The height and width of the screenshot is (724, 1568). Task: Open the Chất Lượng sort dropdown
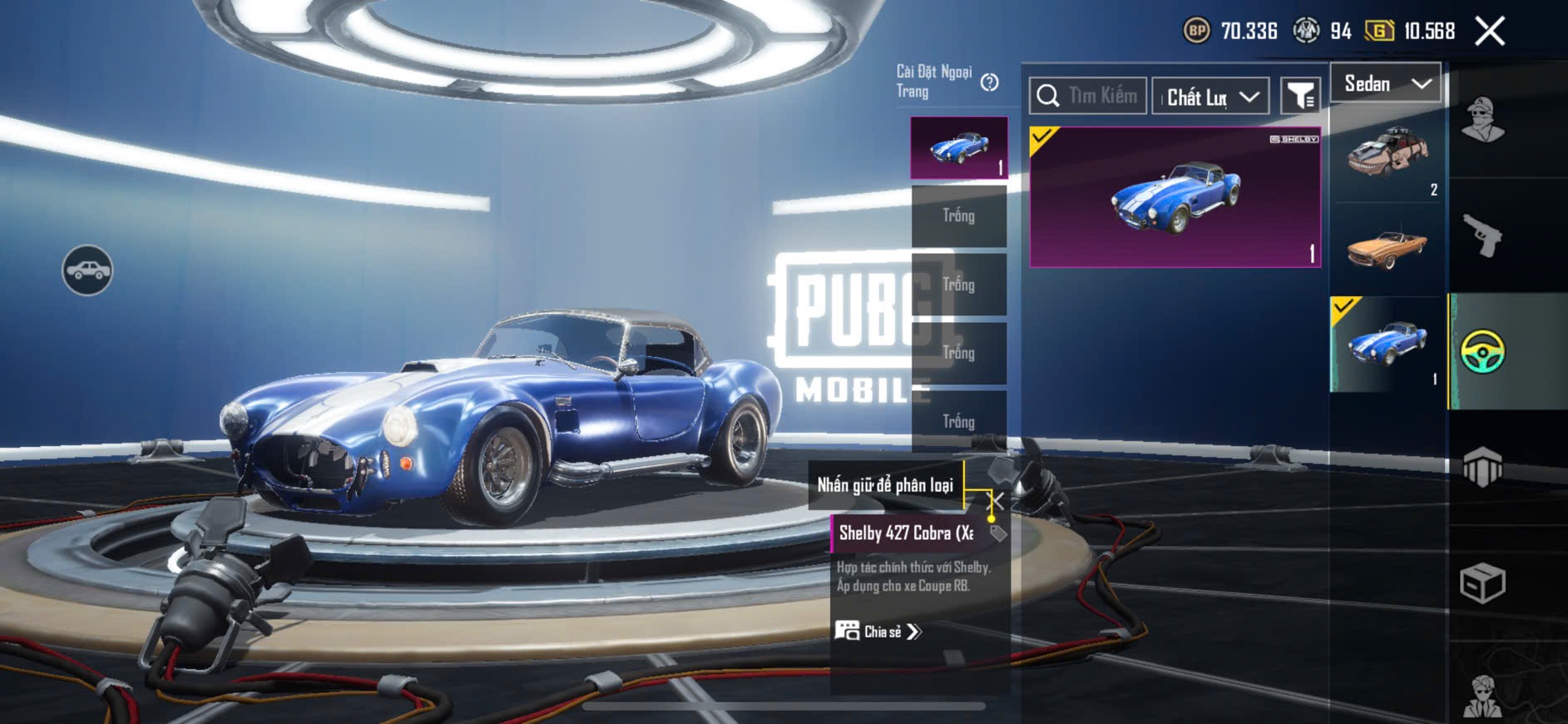point(1211,97)
